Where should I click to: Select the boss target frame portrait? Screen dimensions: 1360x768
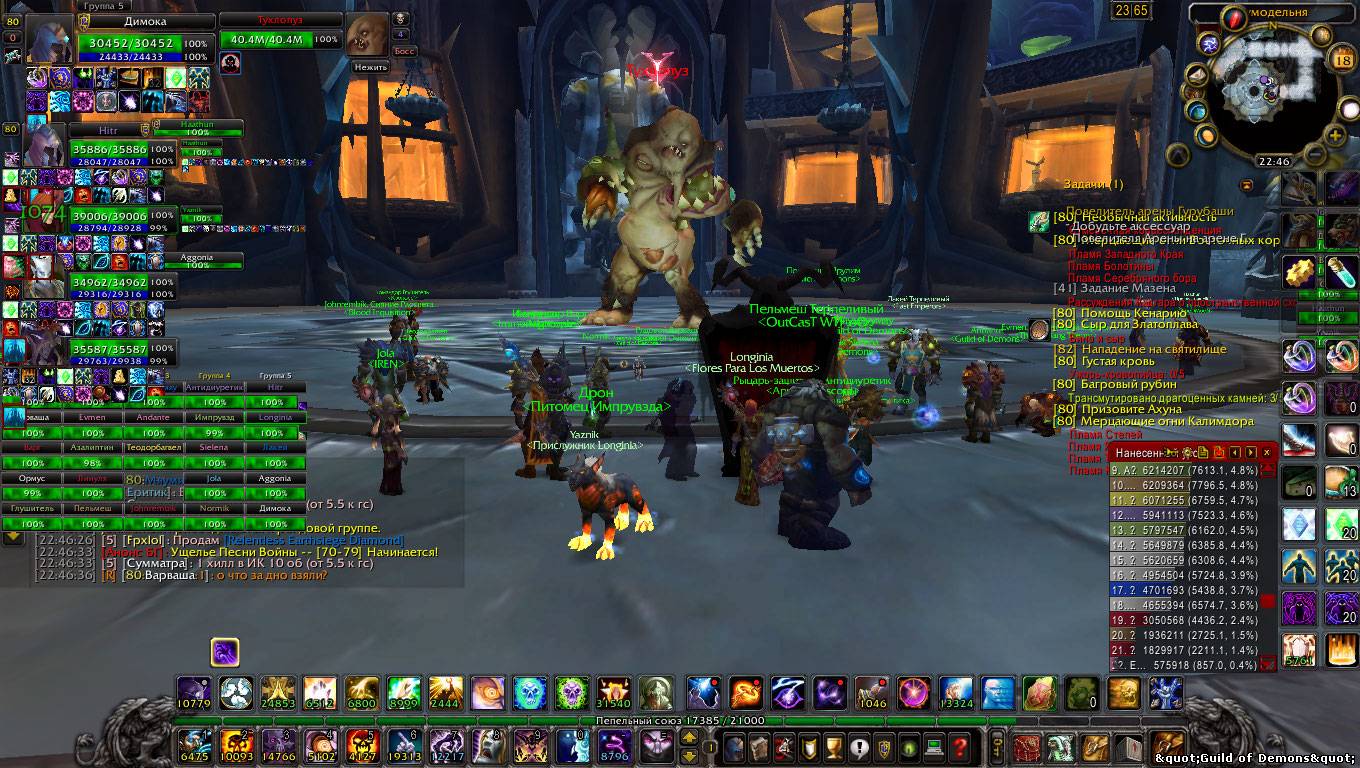pos(366,36)
